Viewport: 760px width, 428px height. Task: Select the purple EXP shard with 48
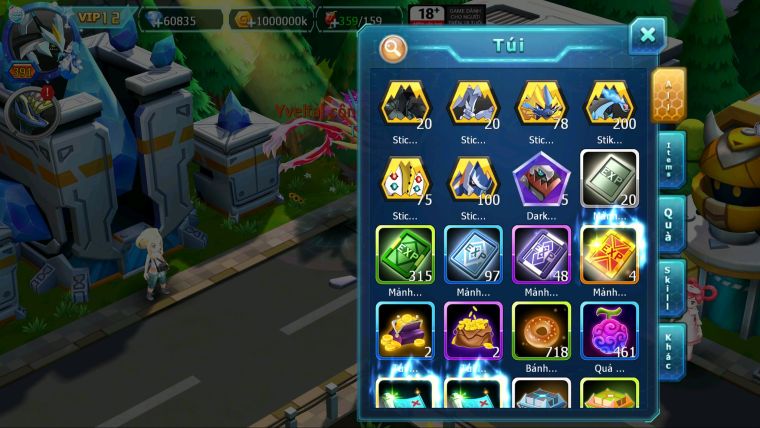pyautogui.click(x=541, y=255)
